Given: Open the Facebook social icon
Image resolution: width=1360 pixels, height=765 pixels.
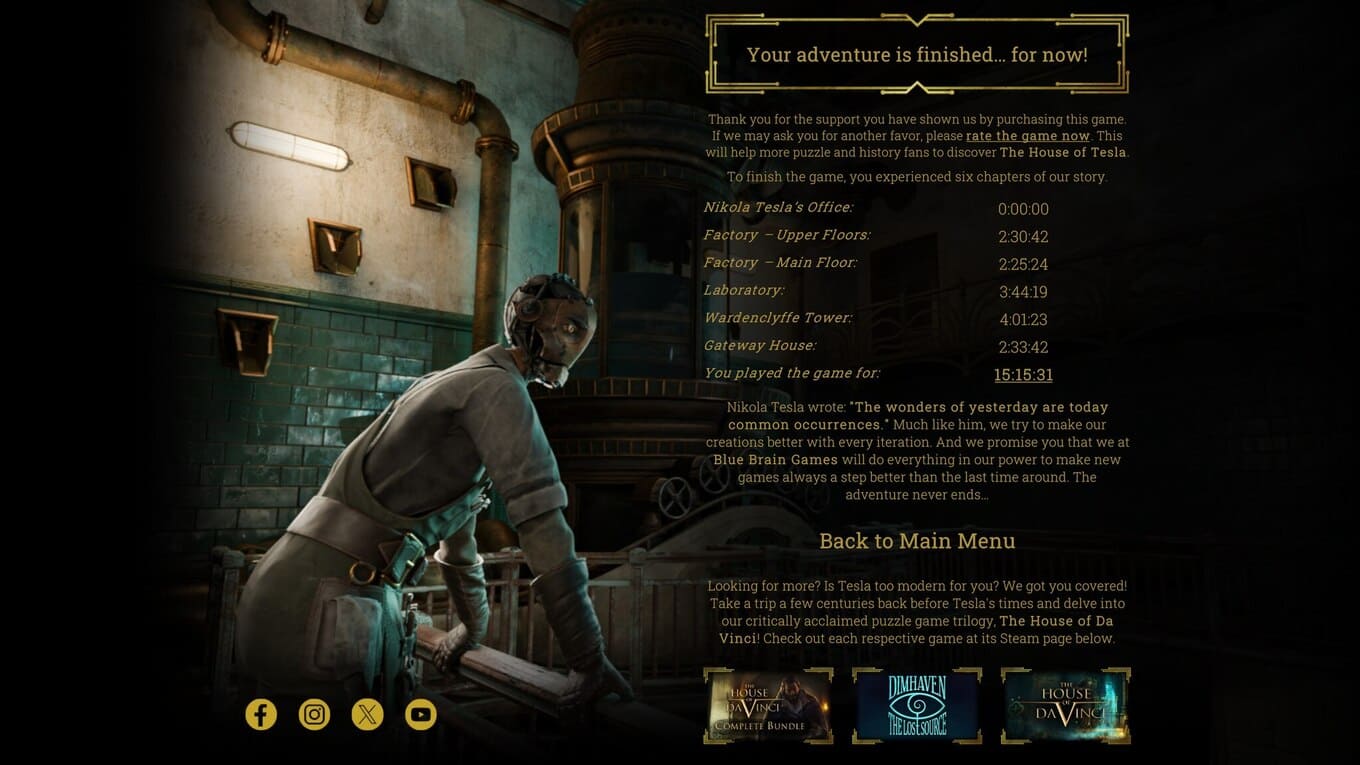Looking at the screenshot, I should (261, 714).
